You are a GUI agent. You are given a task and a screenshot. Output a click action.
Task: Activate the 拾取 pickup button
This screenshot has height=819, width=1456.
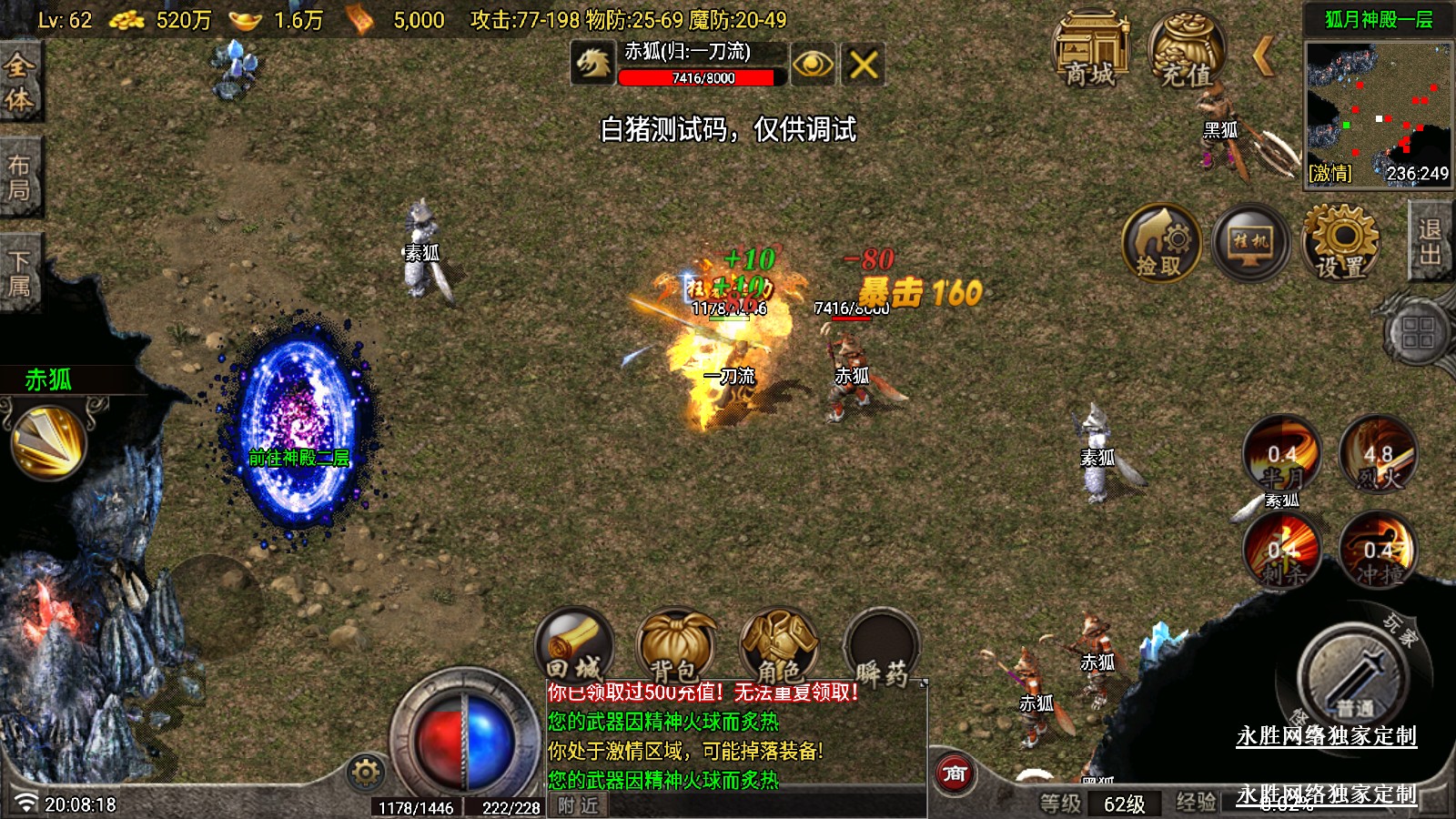1160,244
